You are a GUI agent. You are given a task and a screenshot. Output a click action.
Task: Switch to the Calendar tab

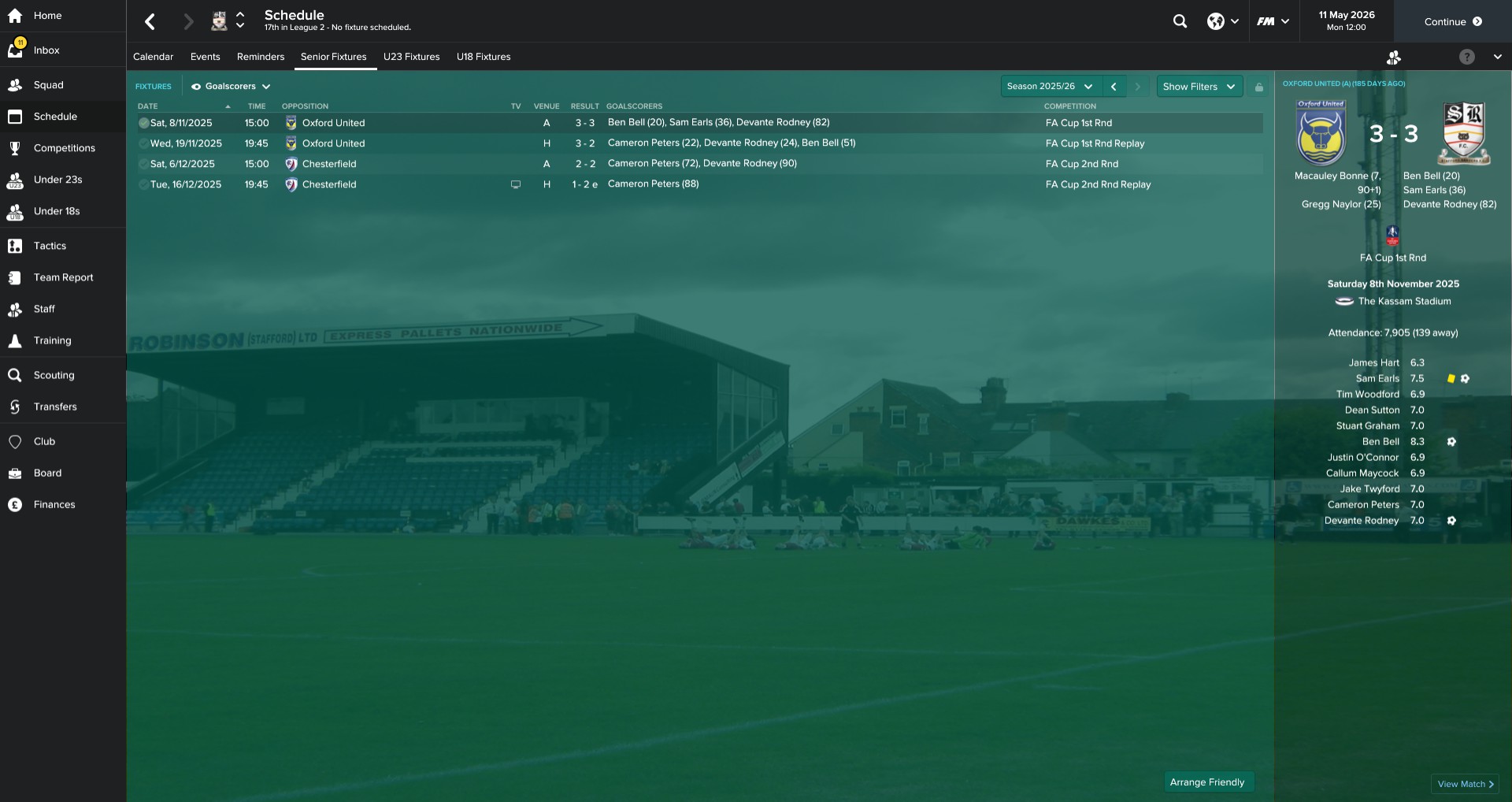point(153,57)
